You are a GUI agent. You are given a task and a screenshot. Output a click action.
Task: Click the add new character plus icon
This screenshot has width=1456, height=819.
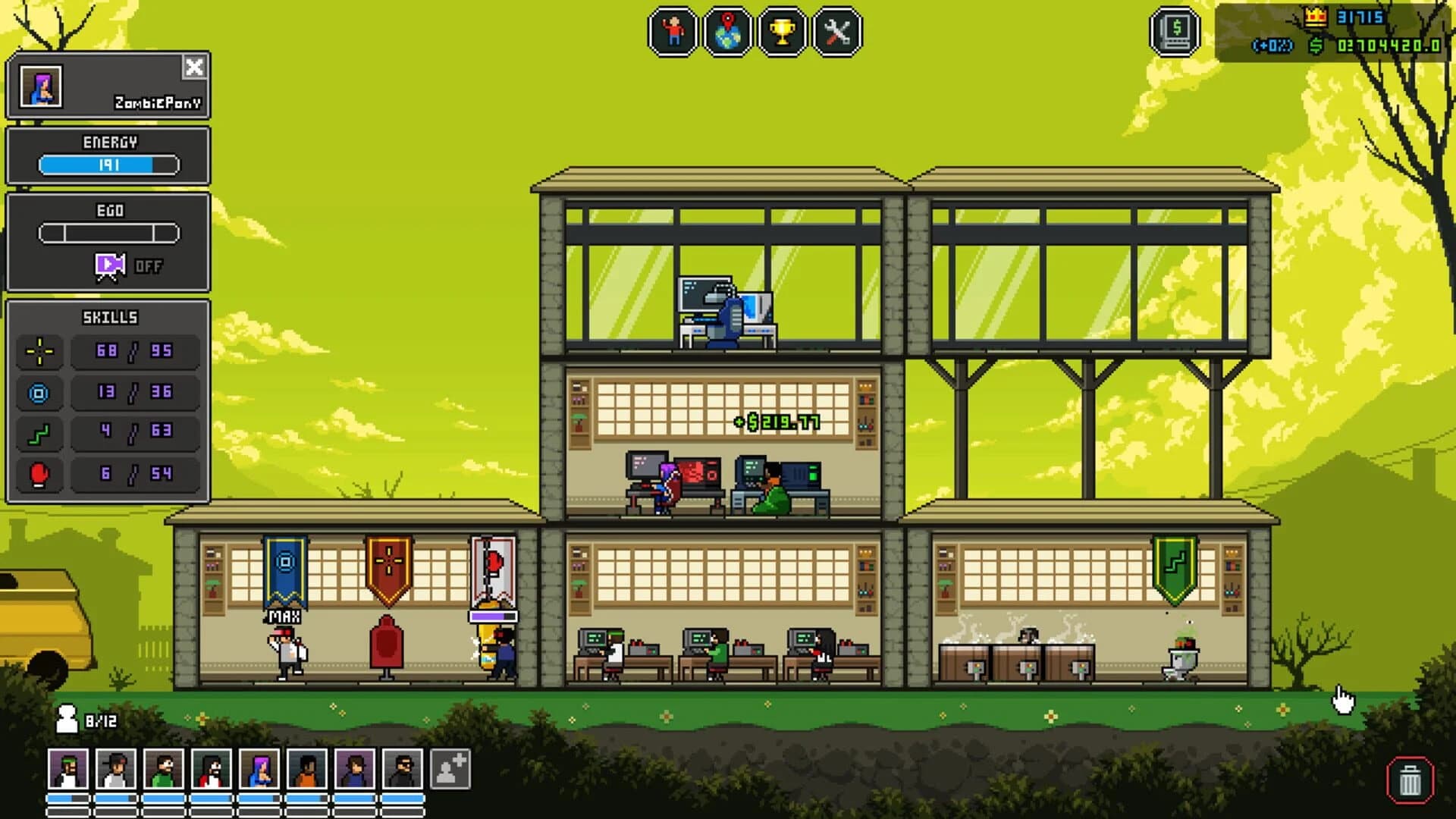click(x=448, y=770)
